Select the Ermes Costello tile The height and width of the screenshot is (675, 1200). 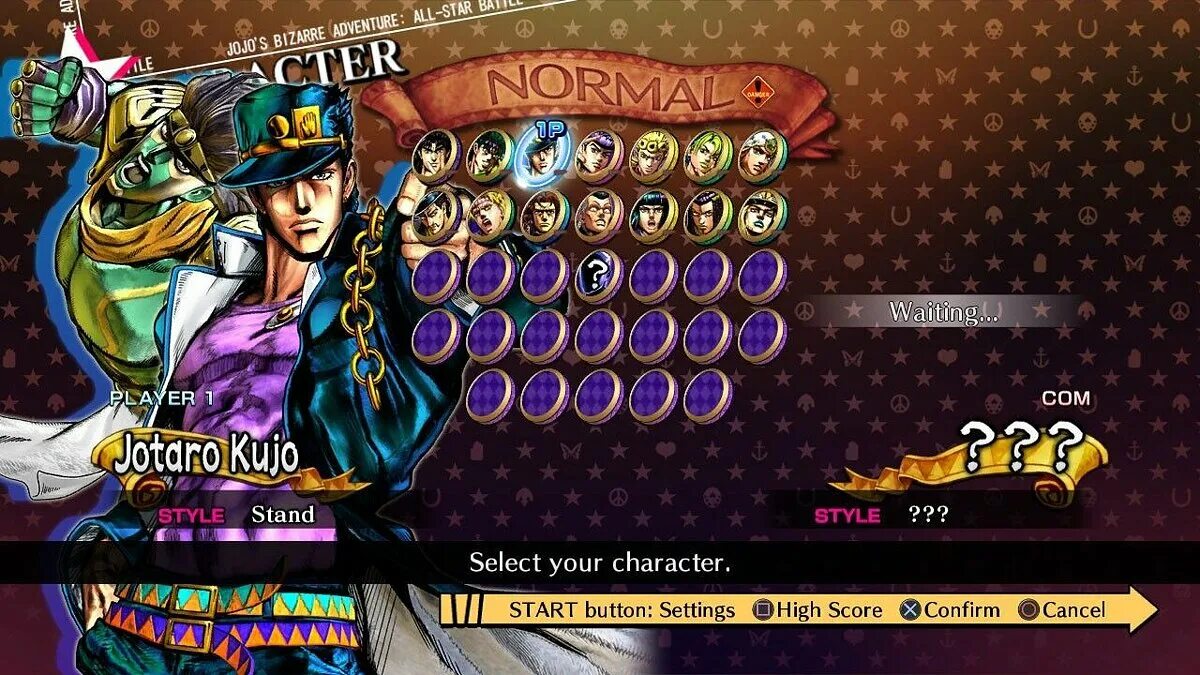point(708,215)
